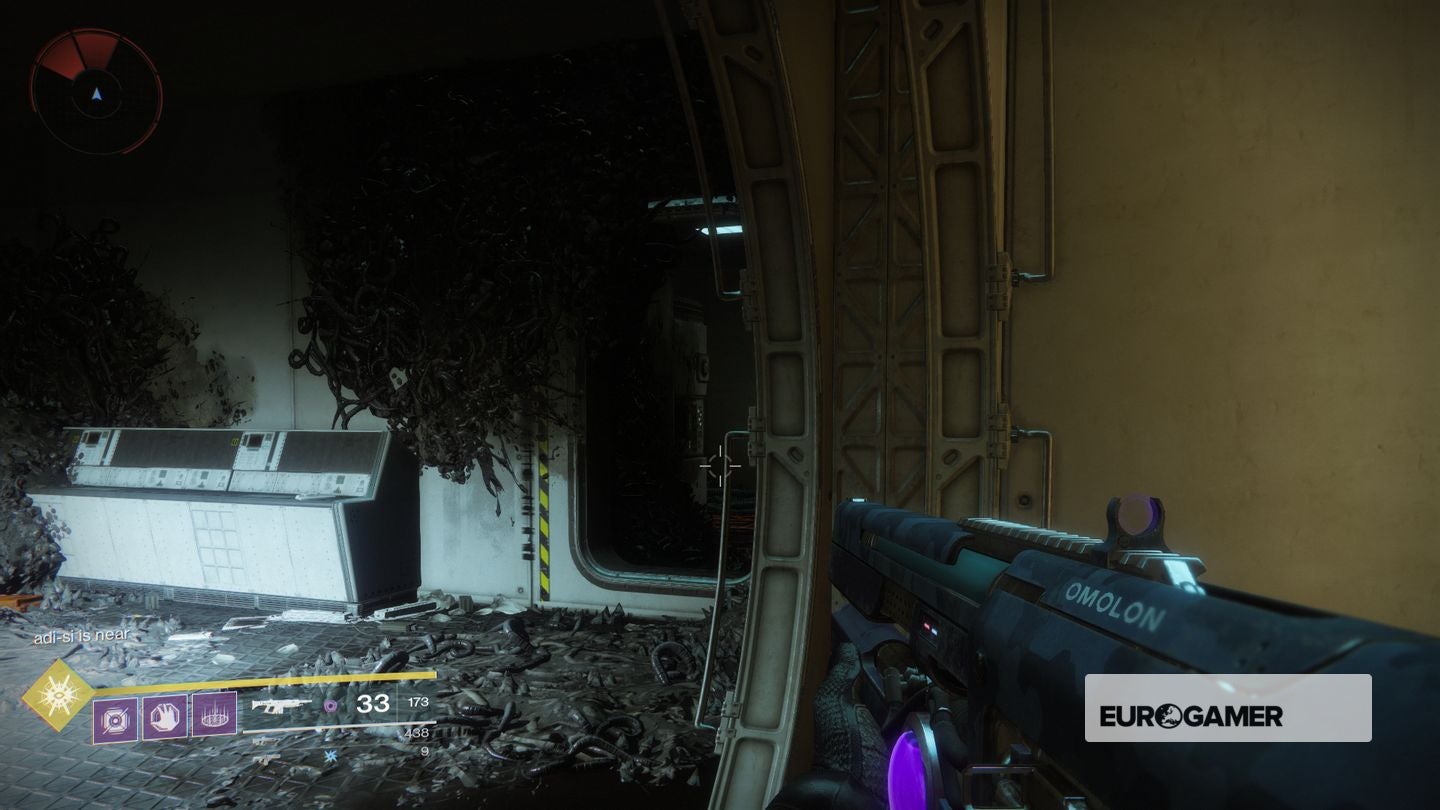Select the Super ability diamond icon
This screenshot has width=1440, height=810.
[59, 692]
